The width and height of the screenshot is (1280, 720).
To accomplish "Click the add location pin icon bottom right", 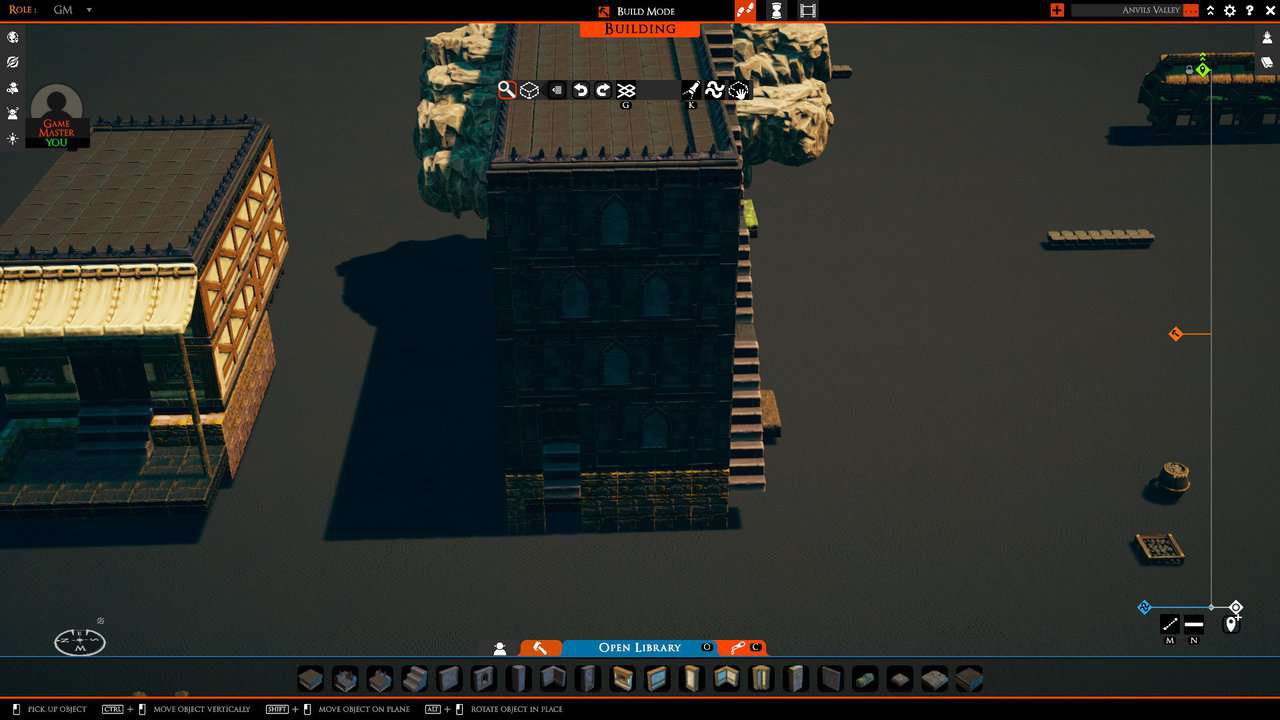I will point(1231,624).
